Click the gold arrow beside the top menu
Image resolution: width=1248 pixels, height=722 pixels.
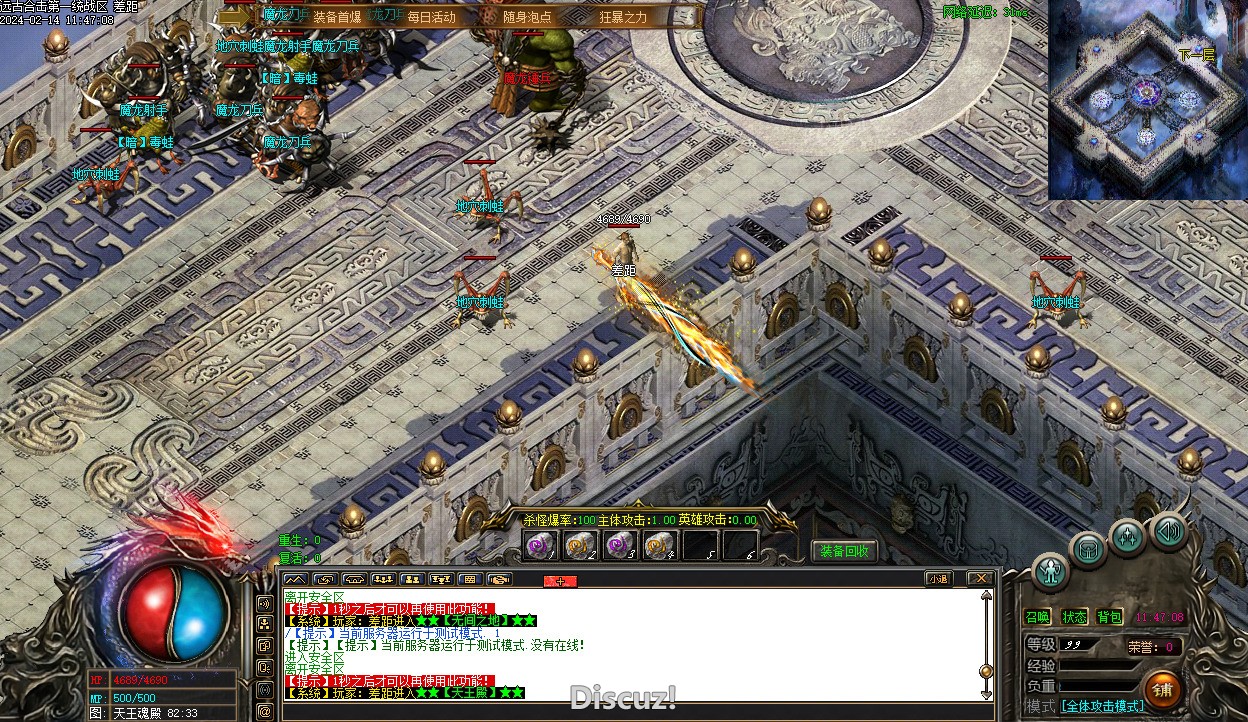(x=237, y=15)
